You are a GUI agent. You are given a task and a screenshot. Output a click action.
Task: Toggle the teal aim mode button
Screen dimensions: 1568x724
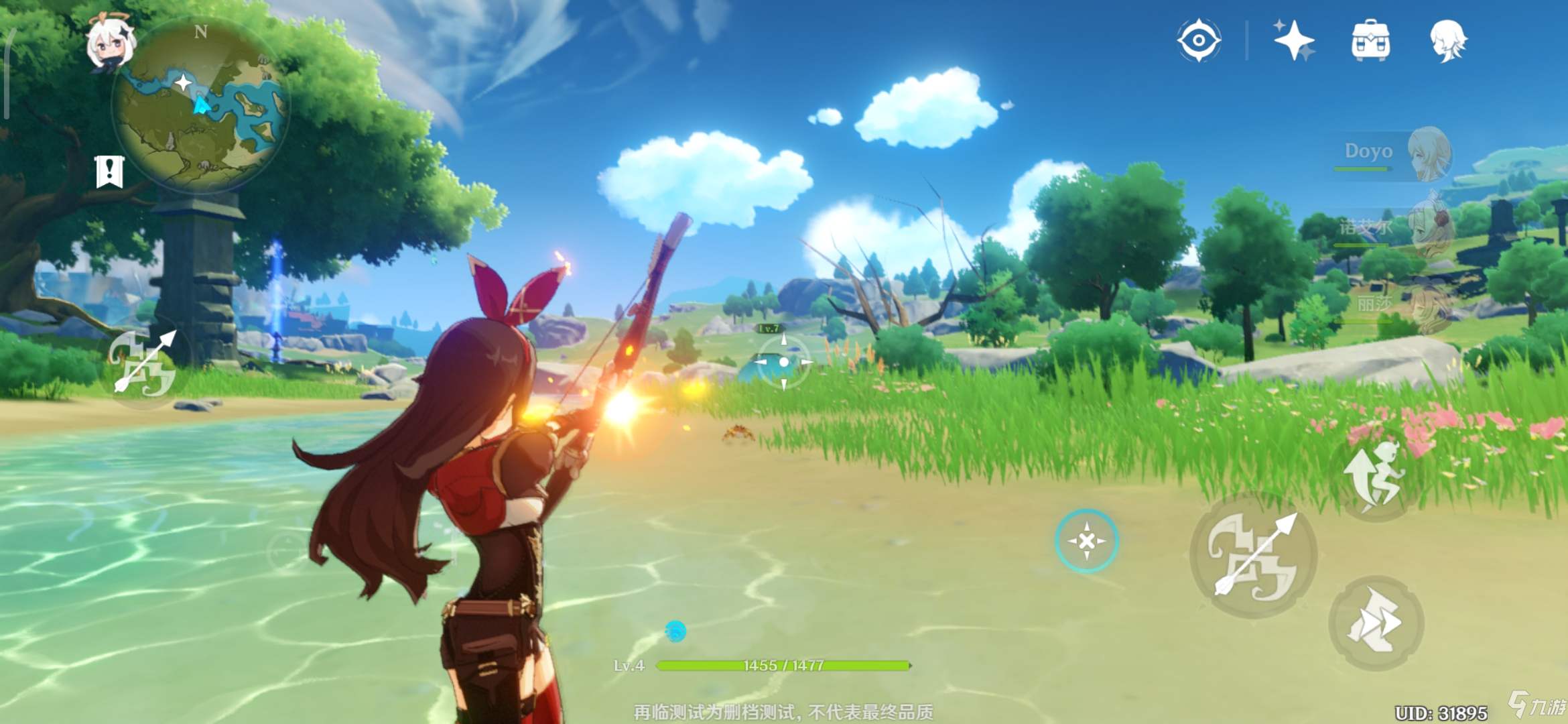(x=1087, y=540)
